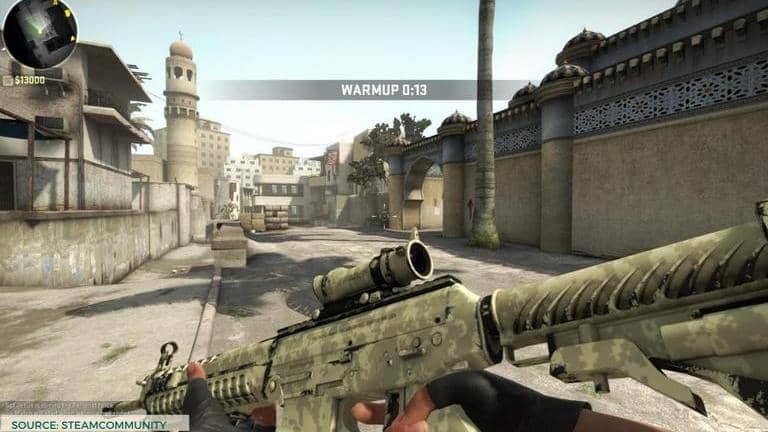Click the circular radar minimap
The width and height of the screenshot is (768, 432).
pos(39,32)
